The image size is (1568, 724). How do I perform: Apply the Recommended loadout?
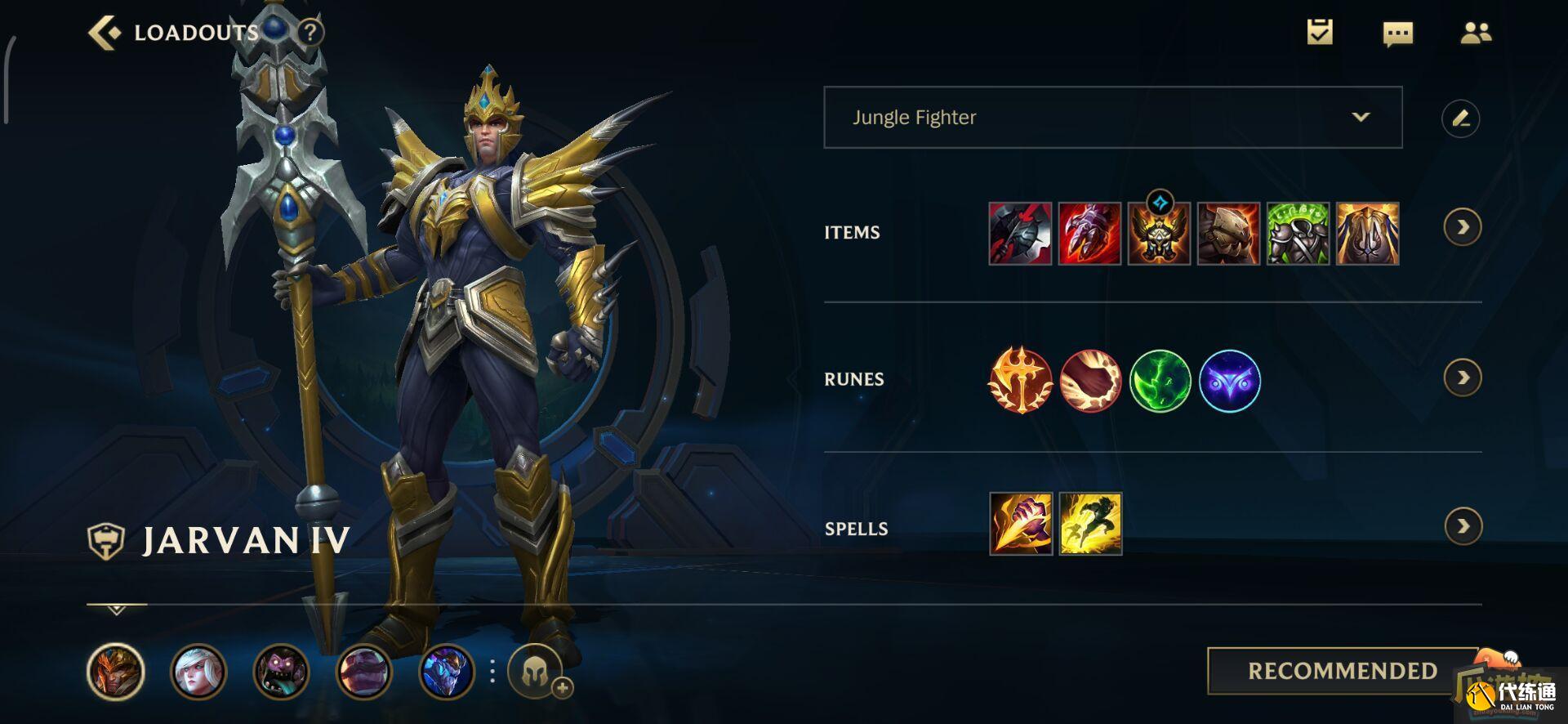(x=1342, y=671)
